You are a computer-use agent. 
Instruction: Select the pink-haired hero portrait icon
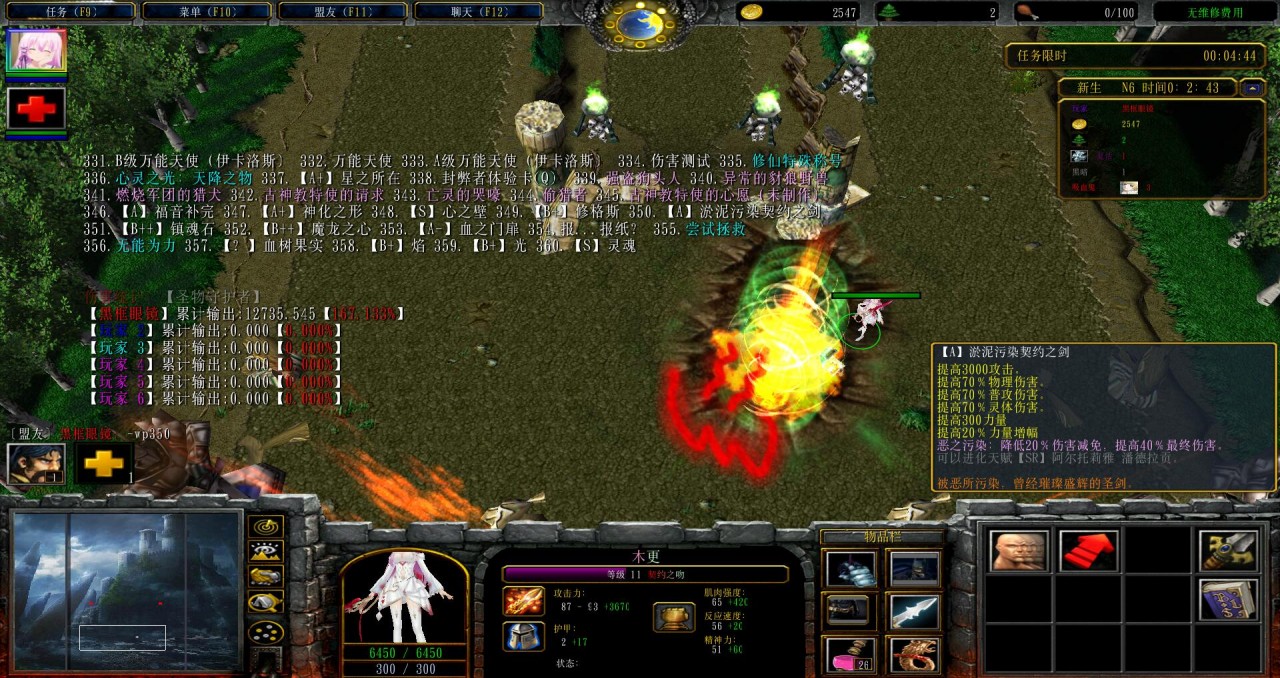(36, 50)
